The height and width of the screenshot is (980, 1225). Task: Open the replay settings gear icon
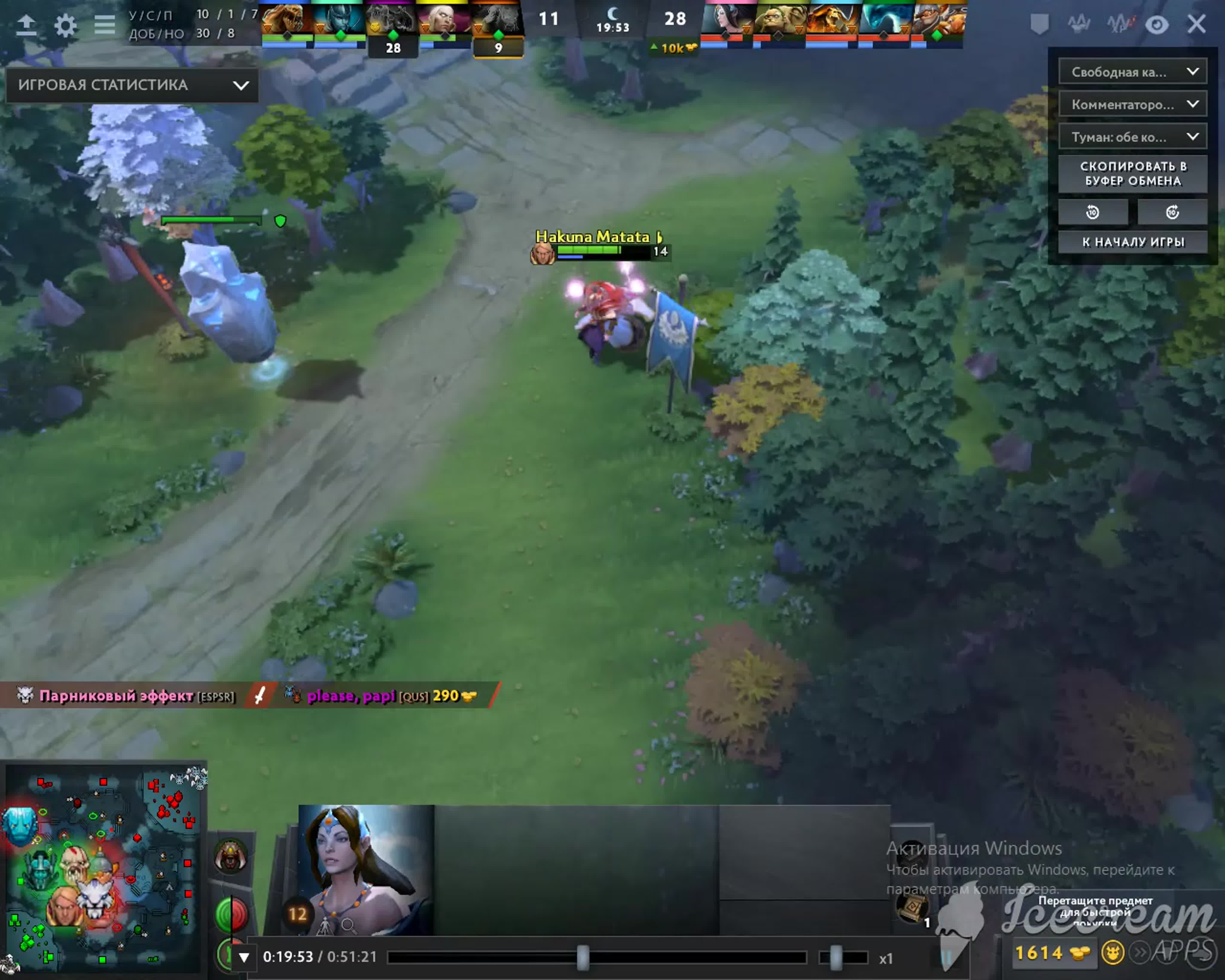point(66,25)
